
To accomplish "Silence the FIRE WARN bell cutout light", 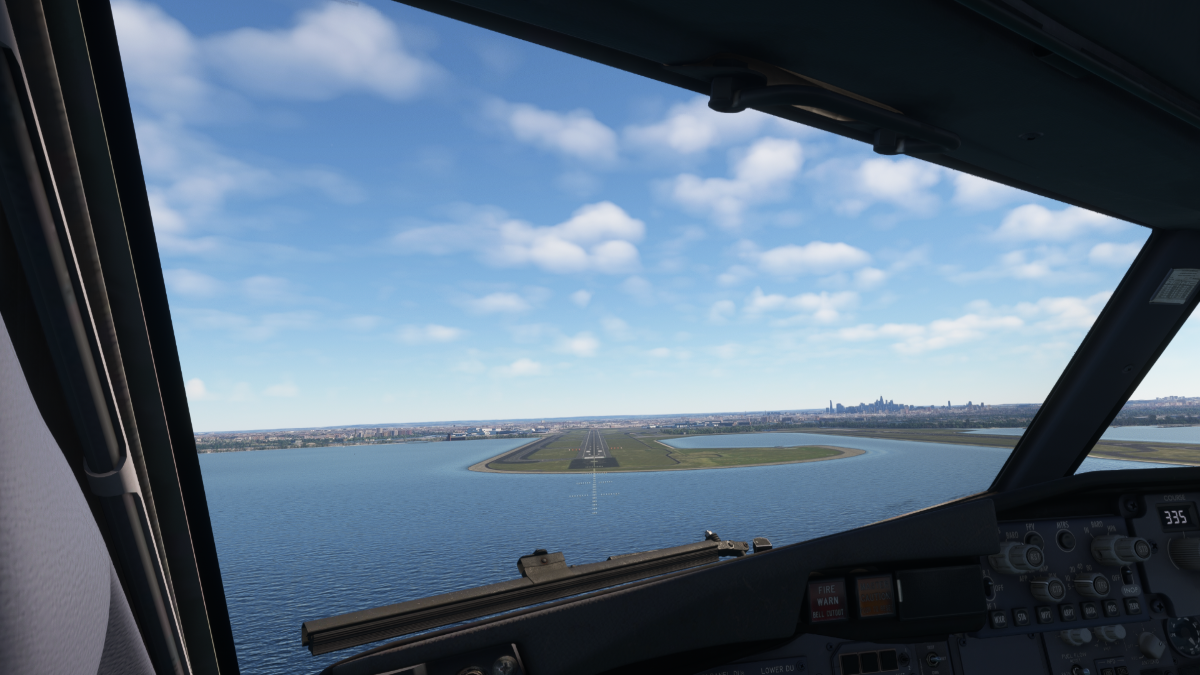I will (827, 599).
